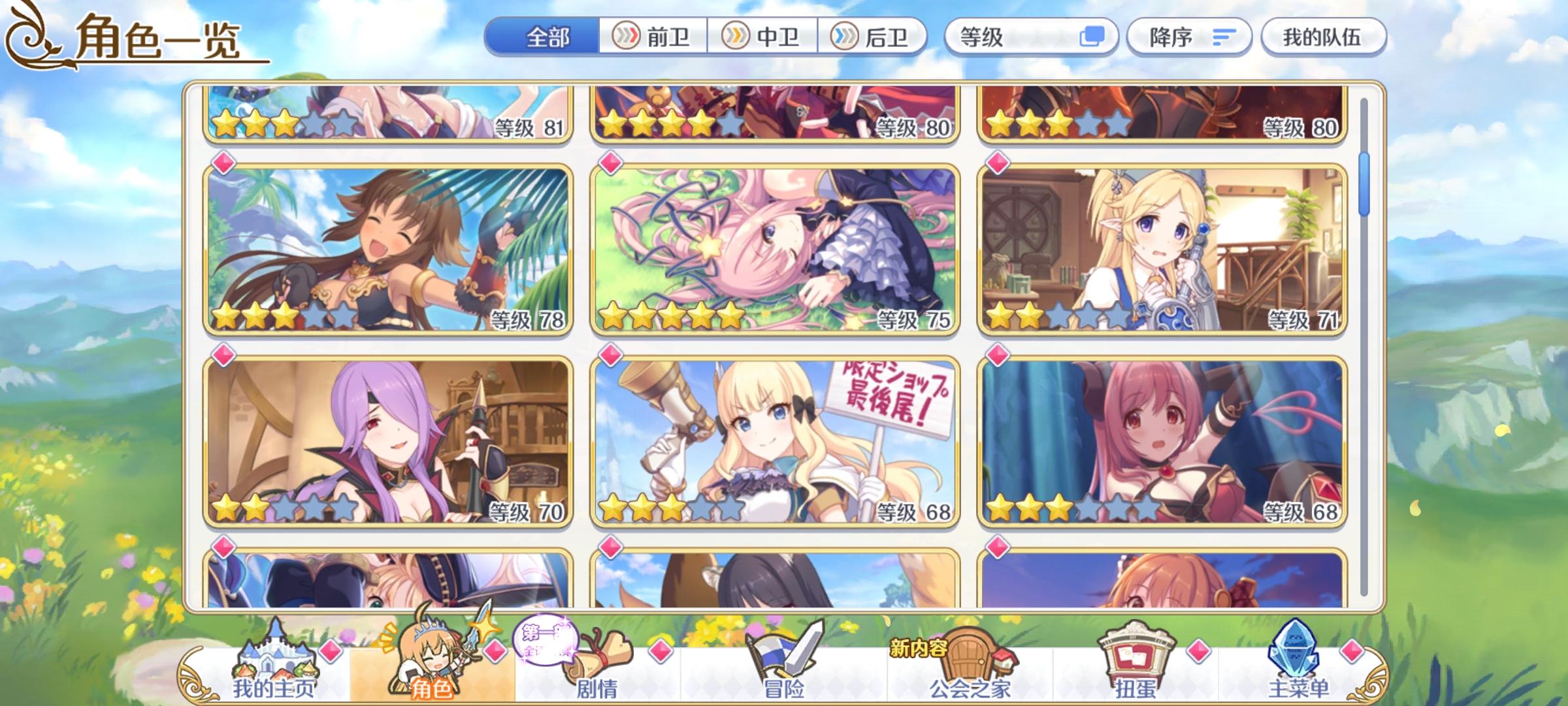
Task: Toggle 降序 descending sort order
Action: (1190, 38)
